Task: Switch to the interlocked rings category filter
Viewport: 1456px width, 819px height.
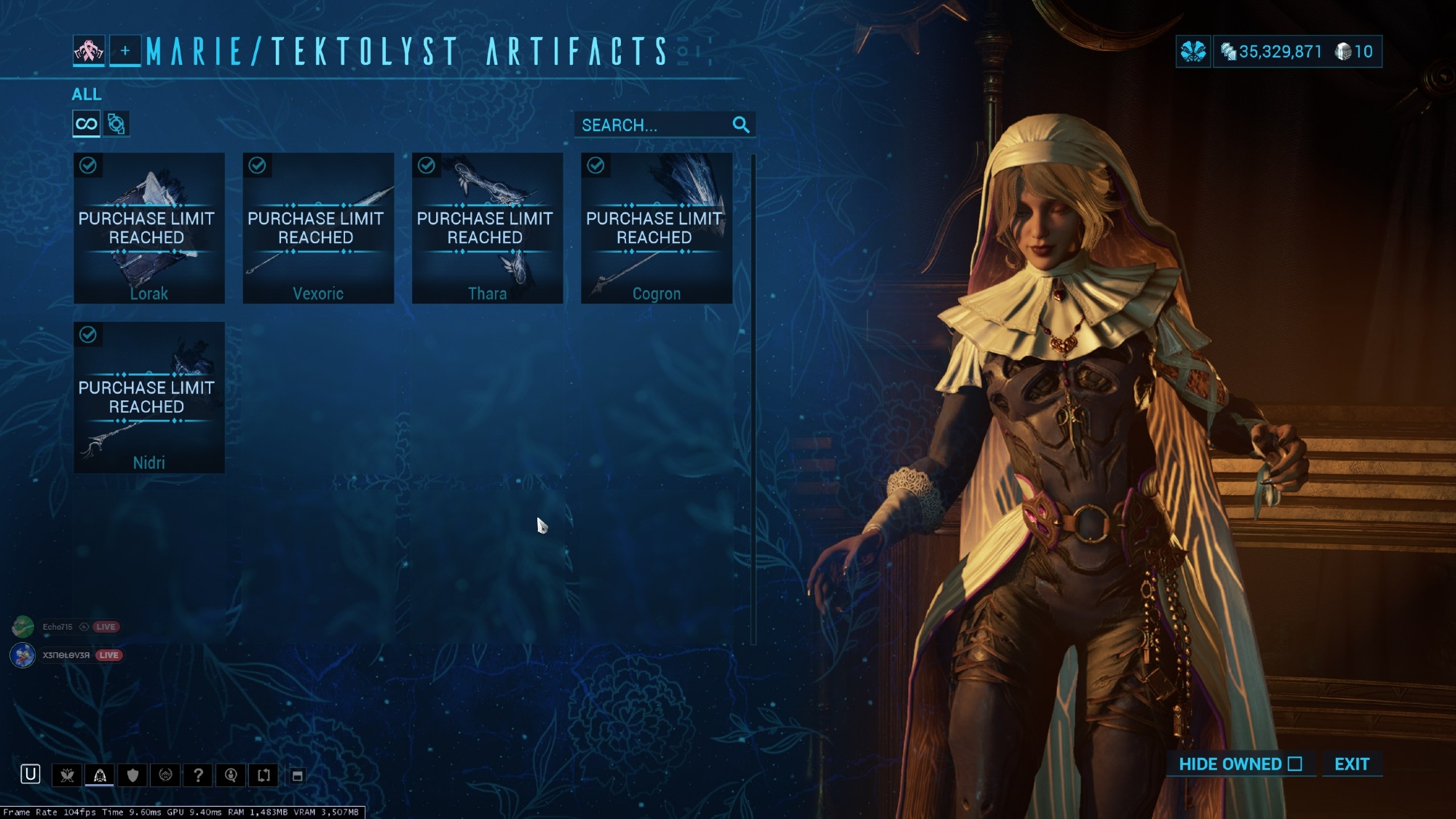Action: (116, 124)
